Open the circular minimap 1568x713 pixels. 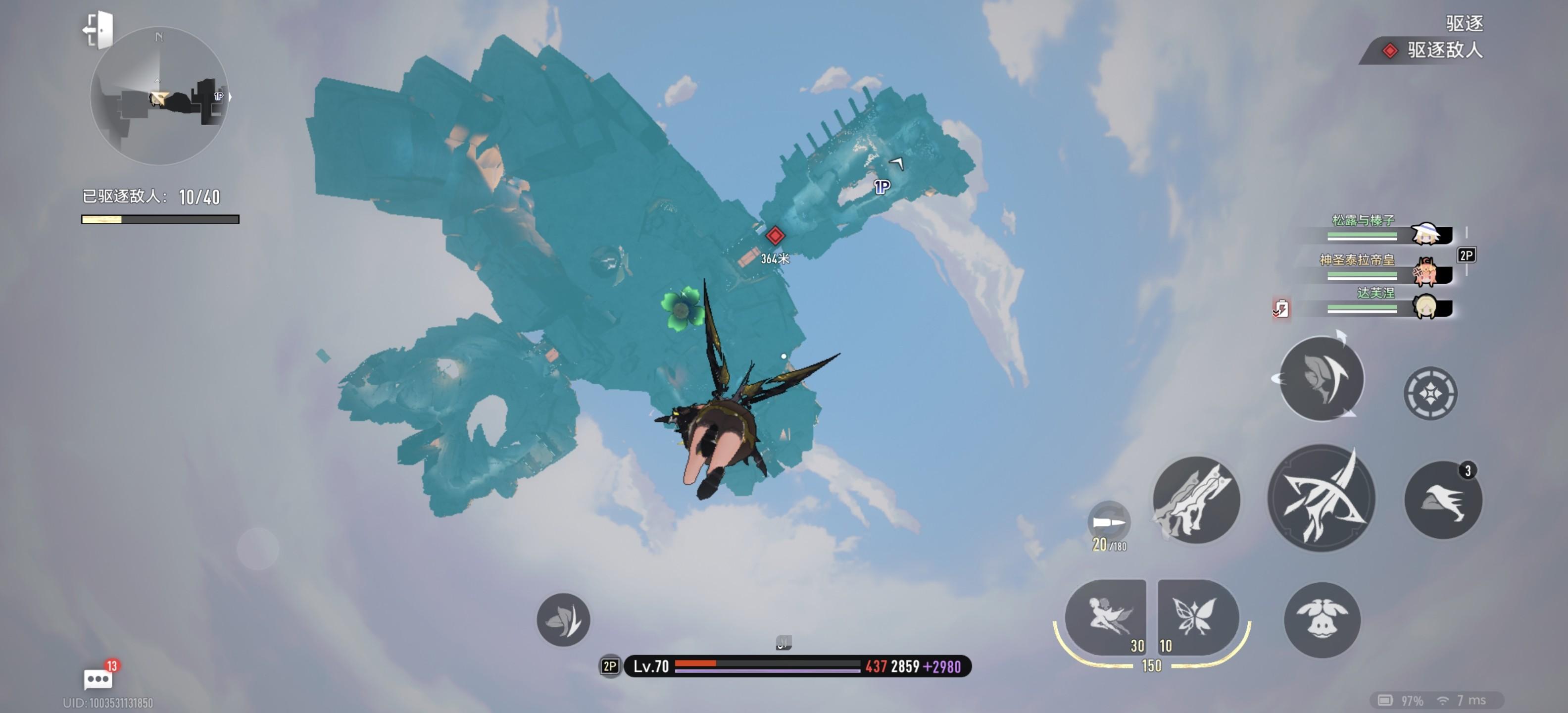click(x=159, y=96)
